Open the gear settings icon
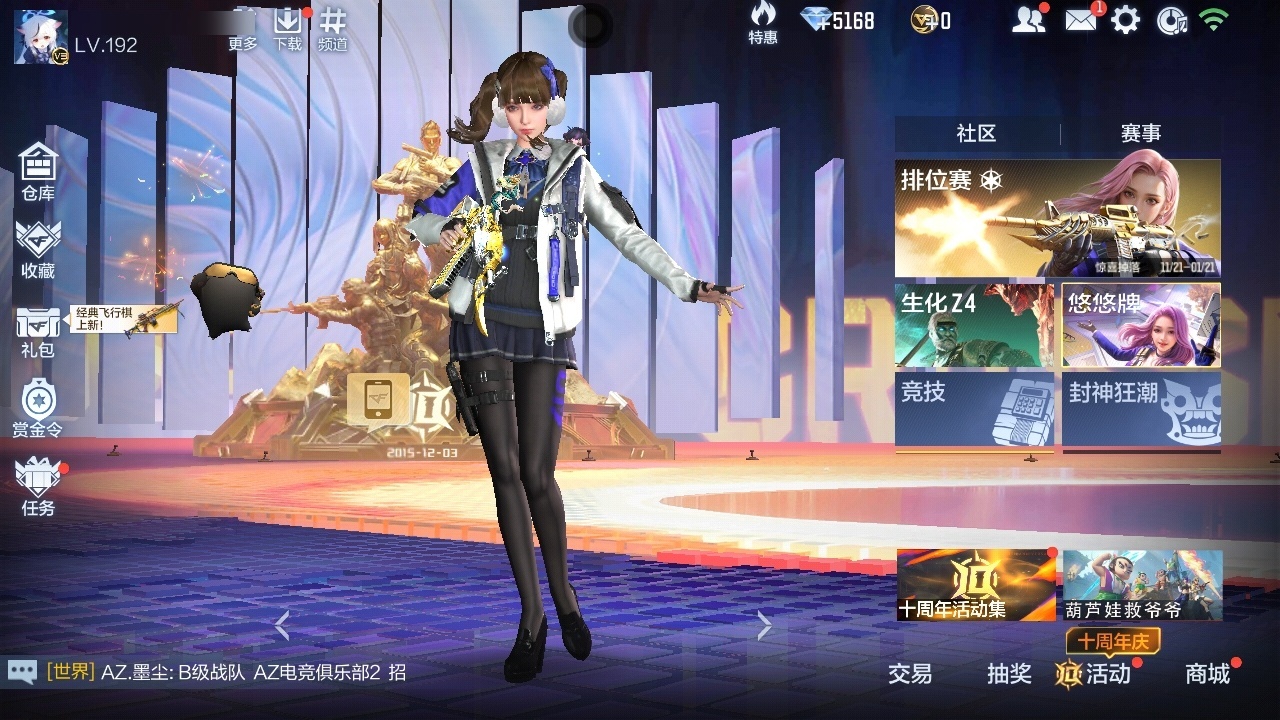This screenshot has height=720, width=1280. click(1126, 20)
